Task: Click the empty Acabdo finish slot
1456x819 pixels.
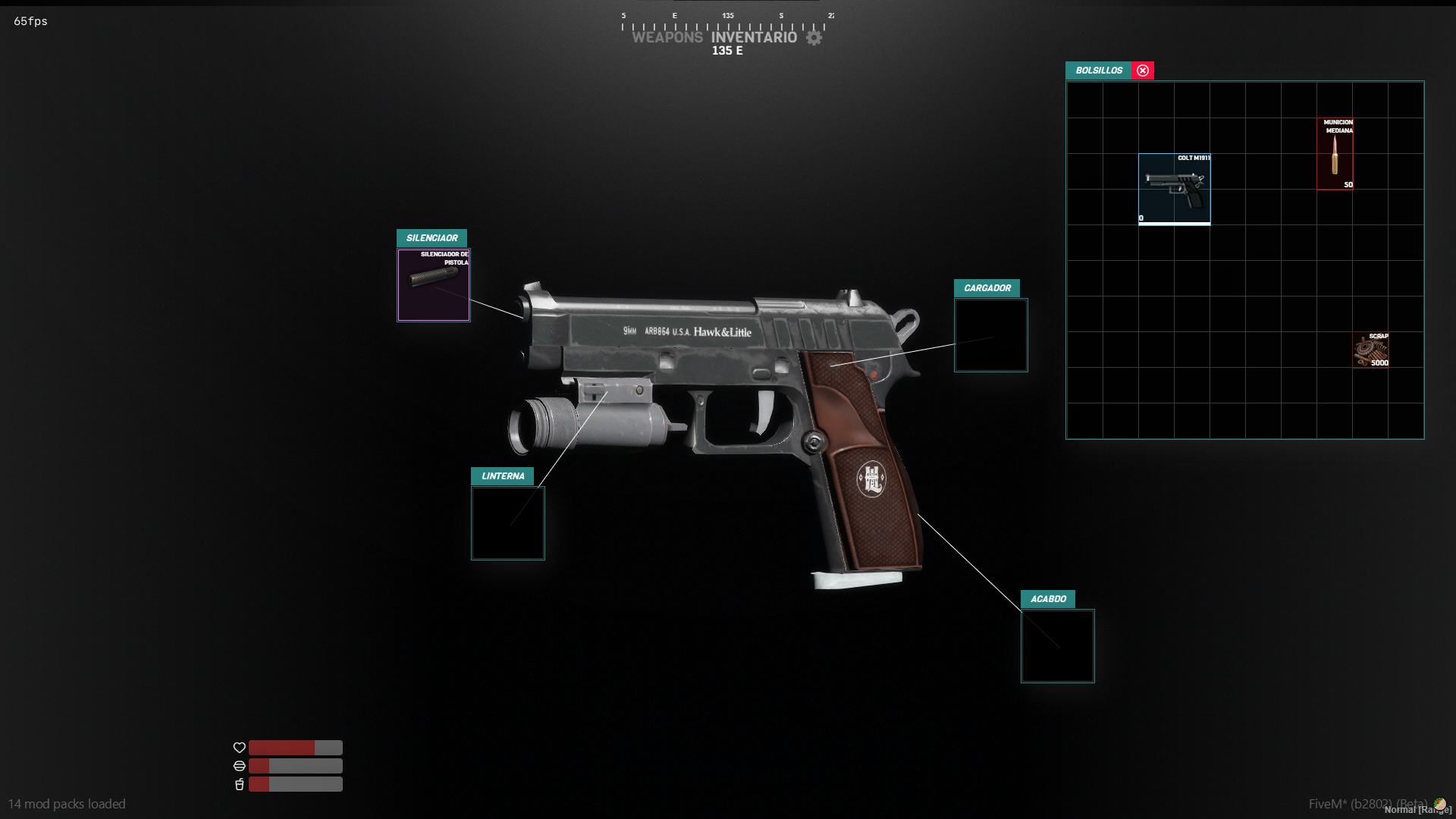Action: click(1057, 646)
